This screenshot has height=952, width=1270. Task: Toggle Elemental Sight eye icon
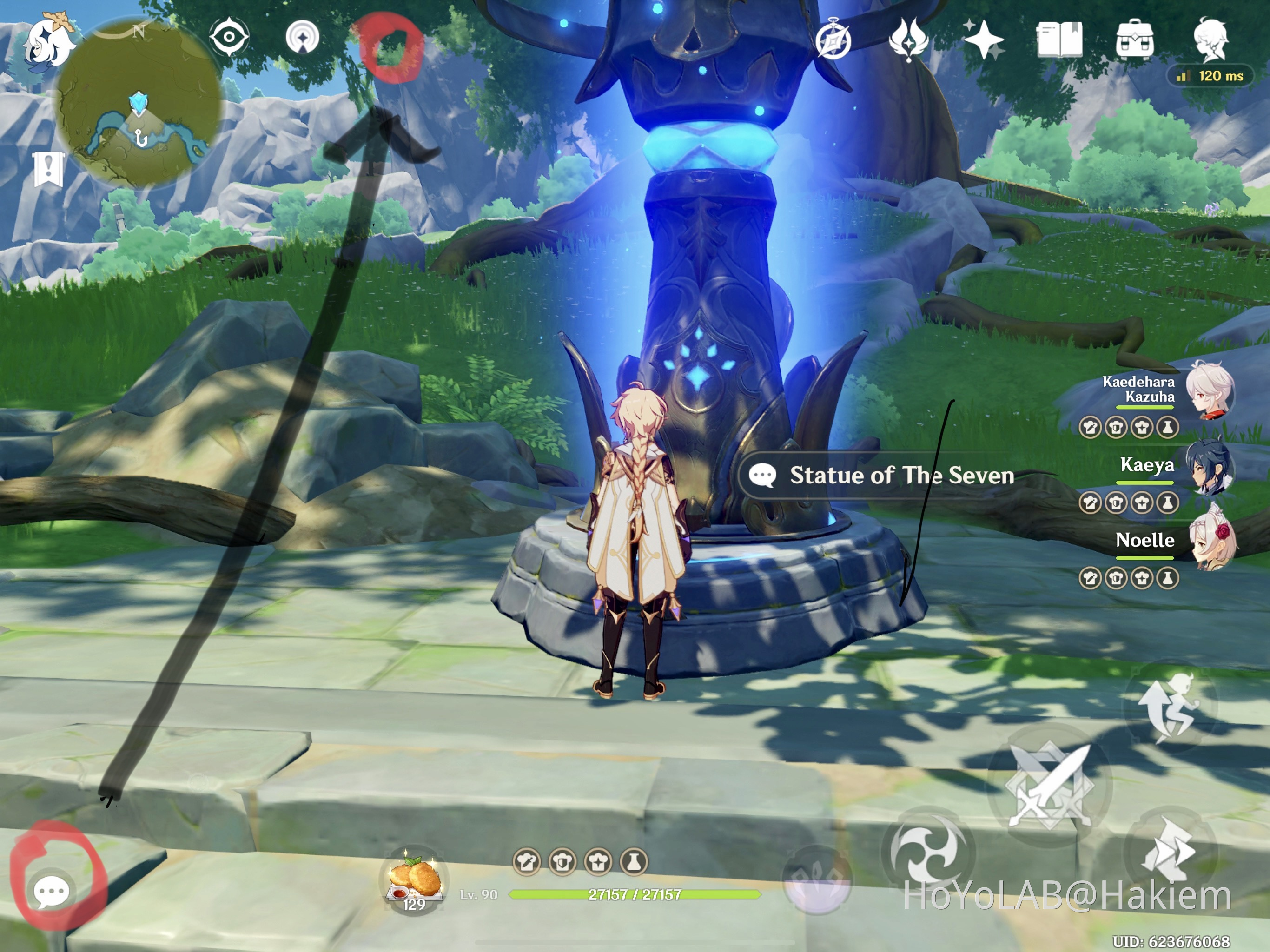(229, 37)
